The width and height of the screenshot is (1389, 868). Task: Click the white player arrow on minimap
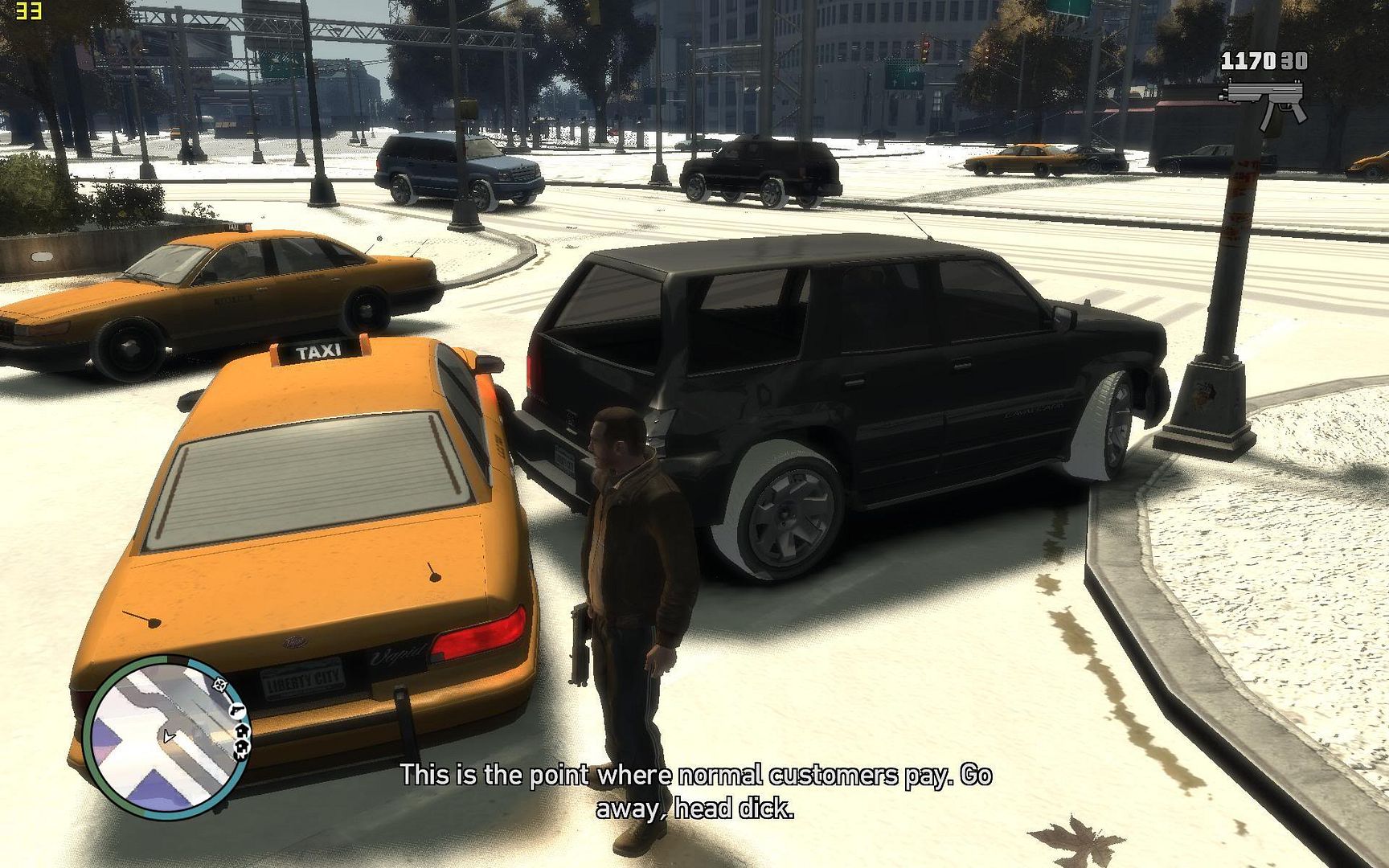point(167,736)
